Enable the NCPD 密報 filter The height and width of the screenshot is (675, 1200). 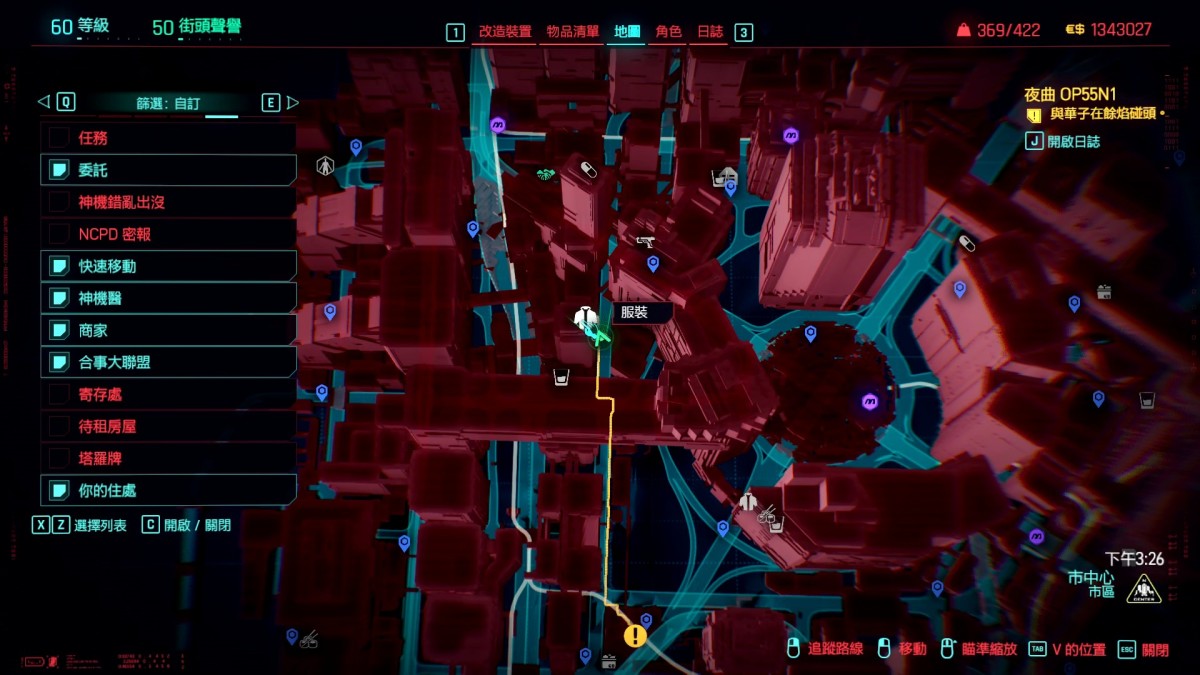pos(168,234)
